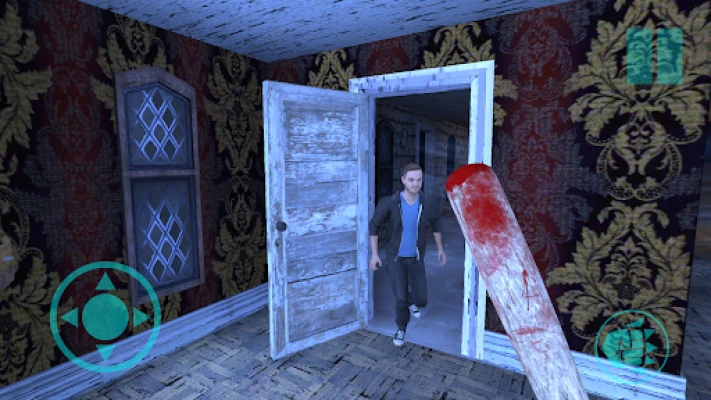This screenshot has width=711, height=400.
Task: Move backward with the down arrow
Action: pos(105,352)
